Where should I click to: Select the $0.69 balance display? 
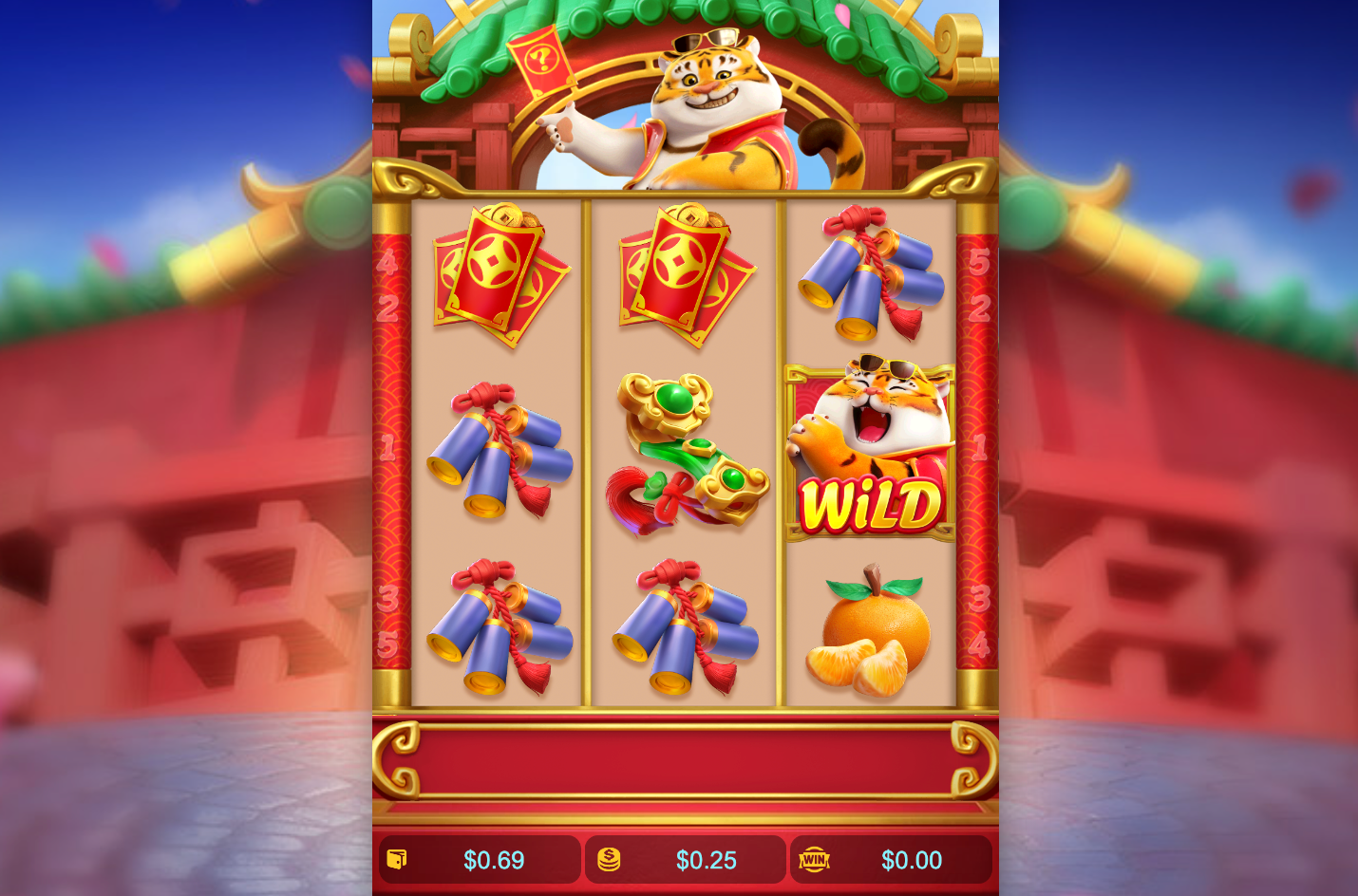[494, 860]
